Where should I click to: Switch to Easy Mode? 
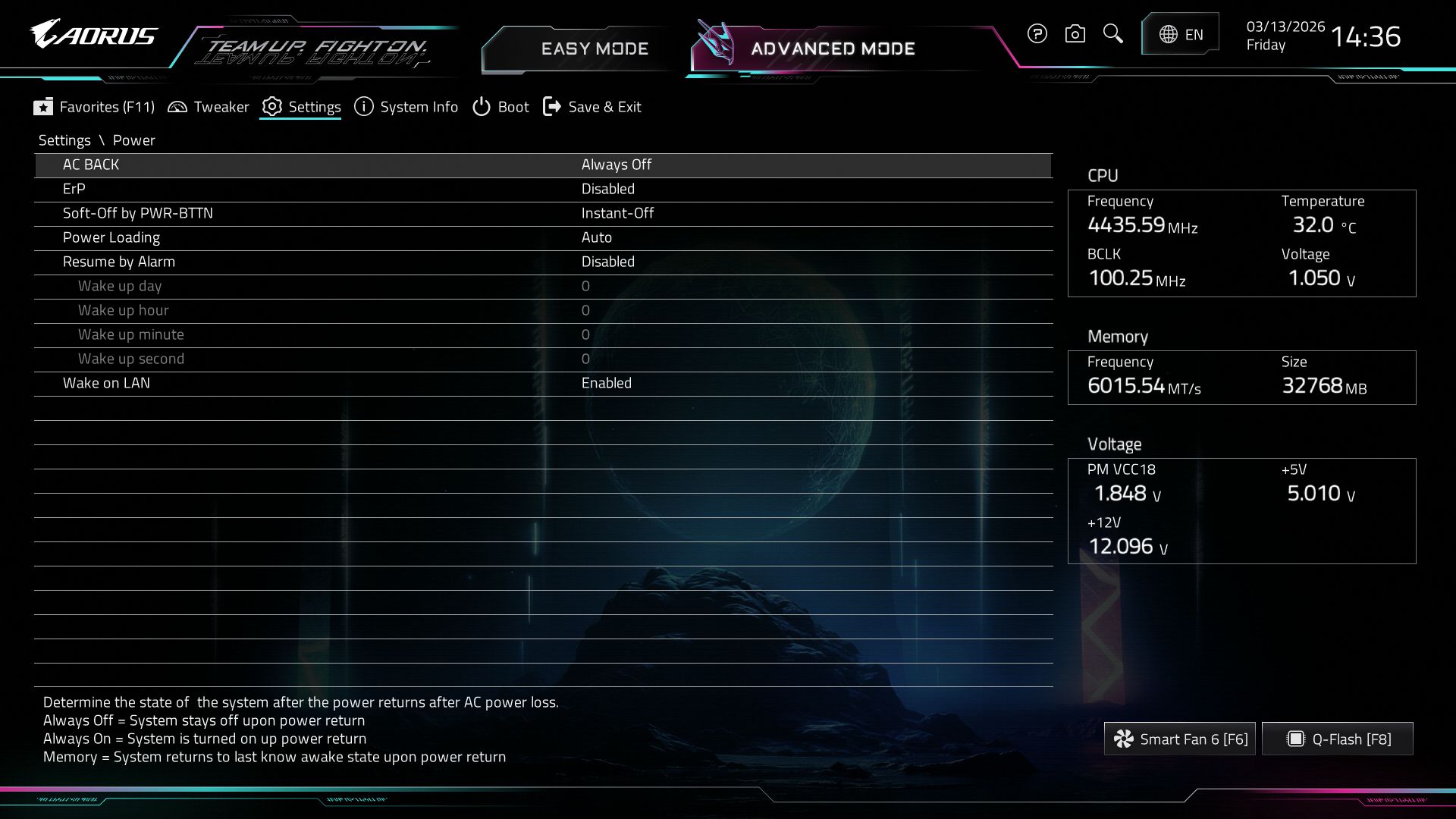[x=594, y=49]
